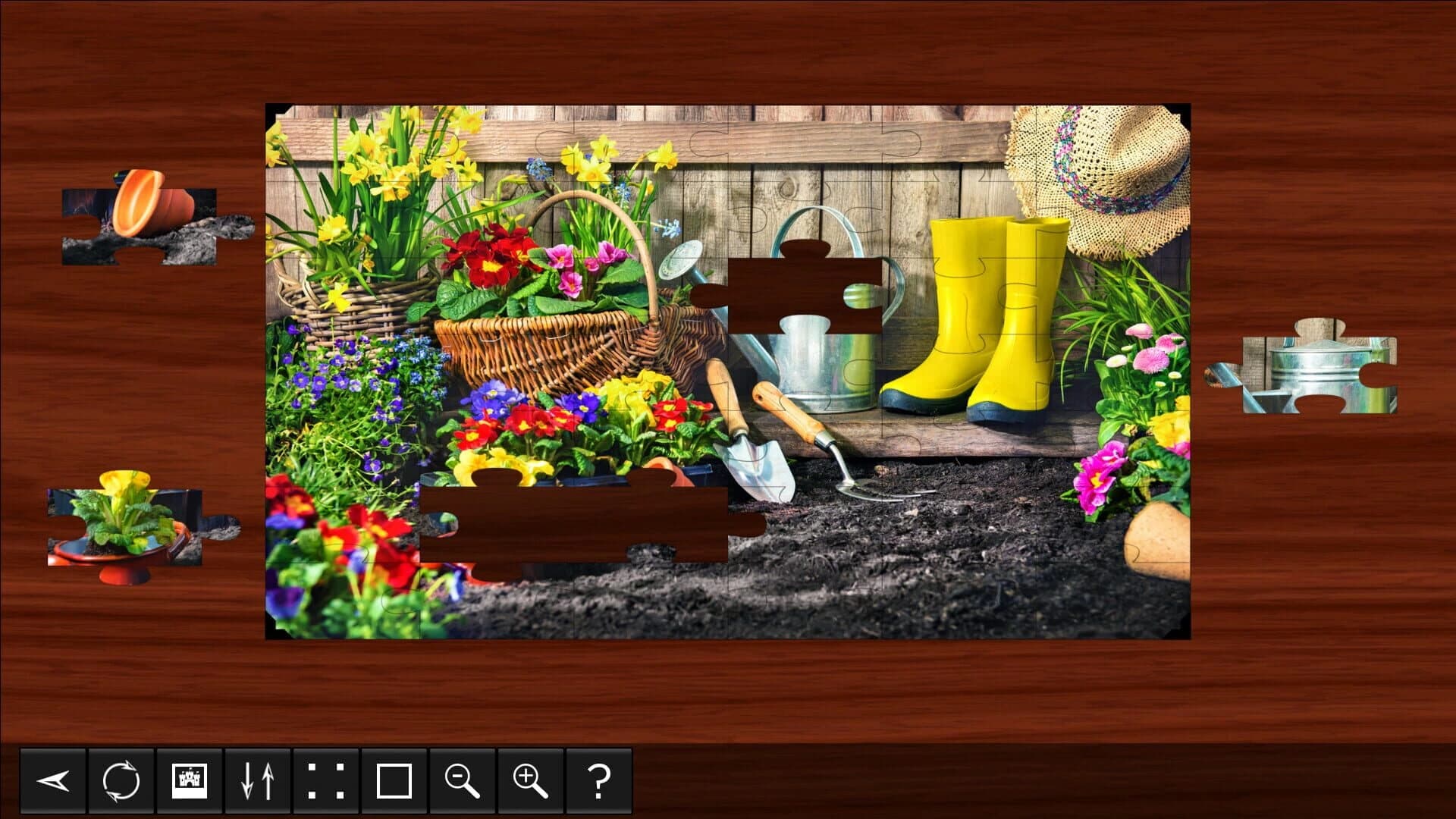
Task: Select the scatter pieces icon
Action: point(325,783)
